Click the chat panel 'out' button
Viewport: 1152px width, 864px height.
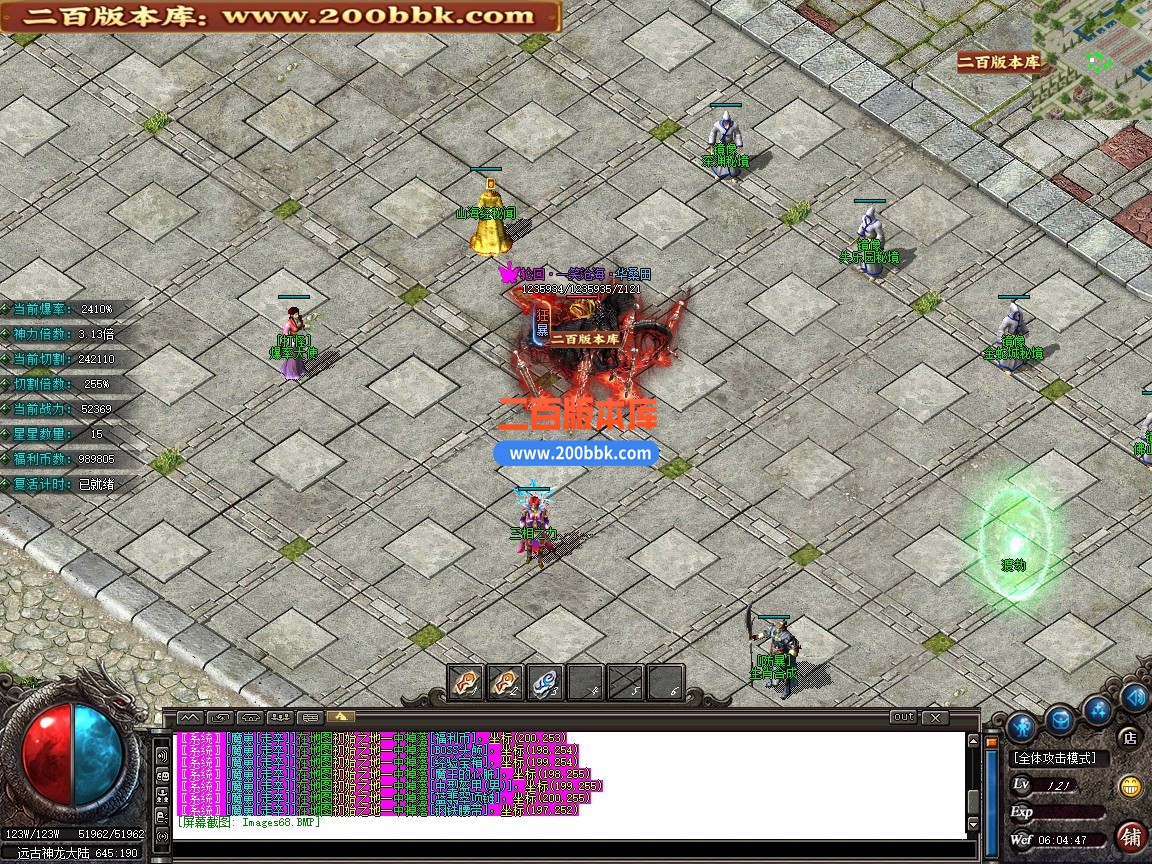(x=903, y=717)
